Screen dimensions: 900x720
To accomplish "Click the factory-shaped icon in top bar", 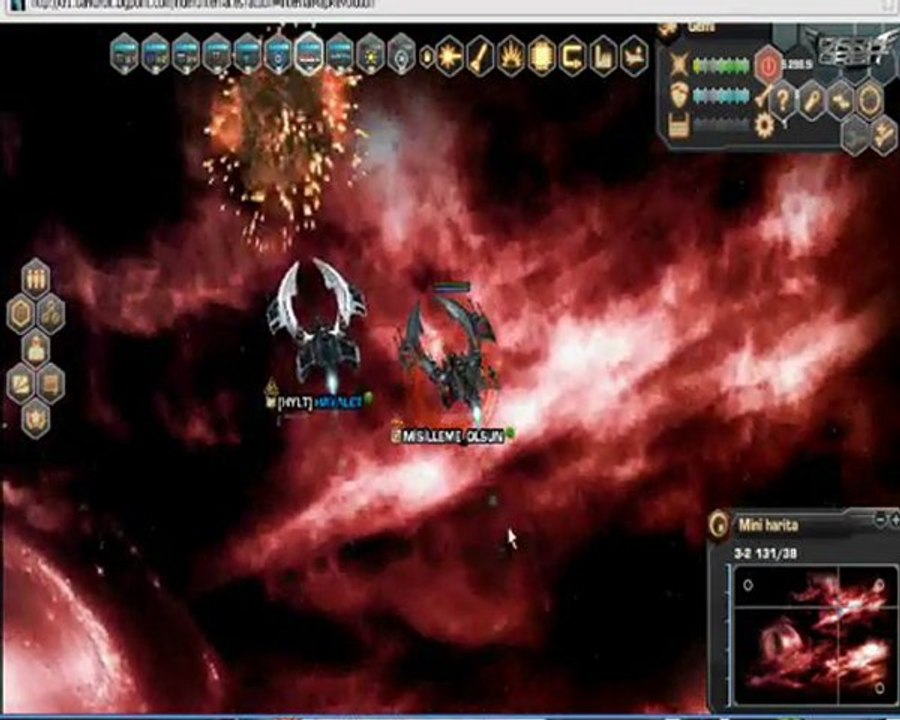I will [603, 55].
